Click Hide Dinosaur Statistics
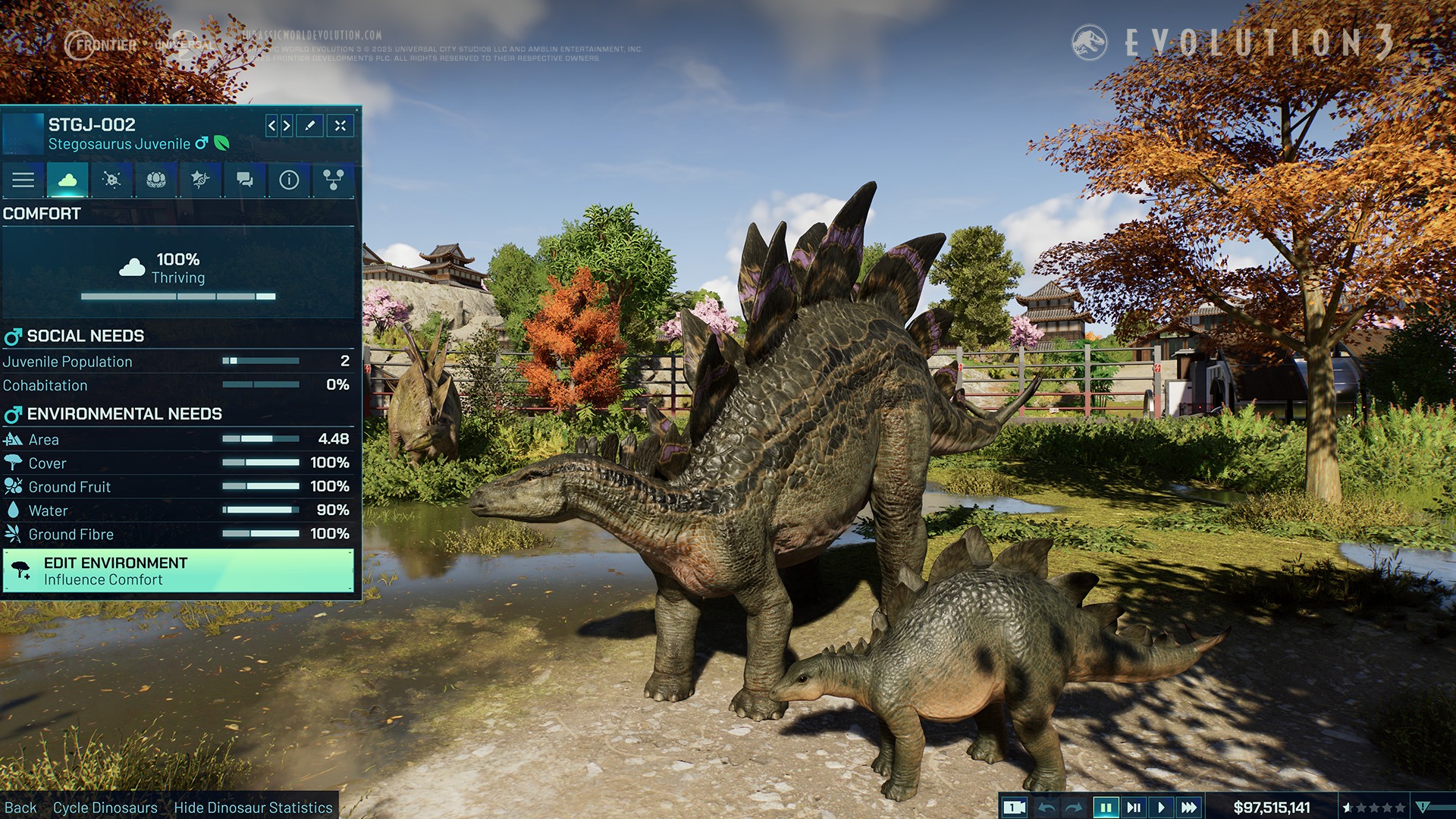Screen dimensions: 1456x819 (253, 808)
